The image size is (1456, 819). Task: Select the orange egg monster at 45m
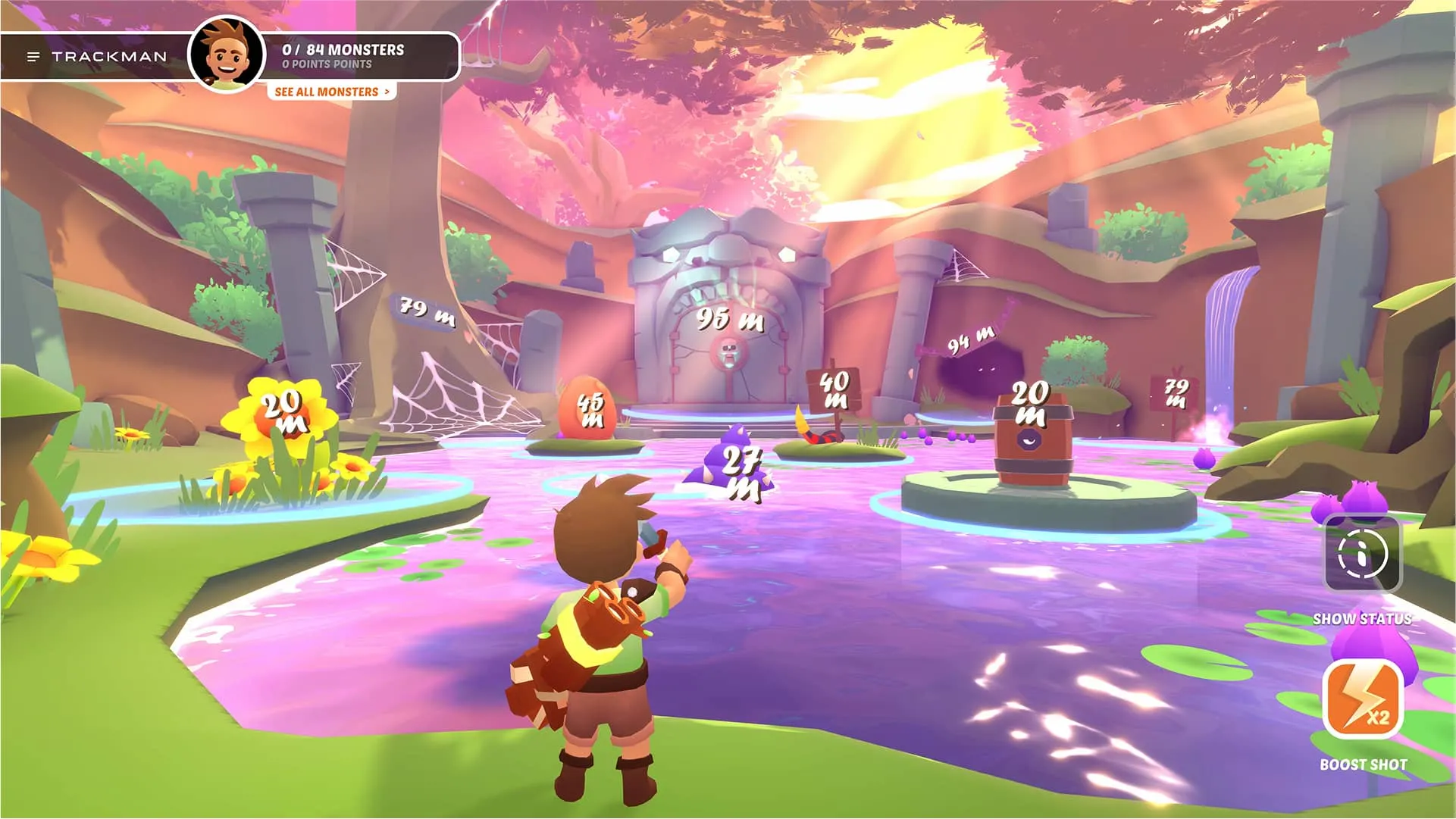[587, 409]
